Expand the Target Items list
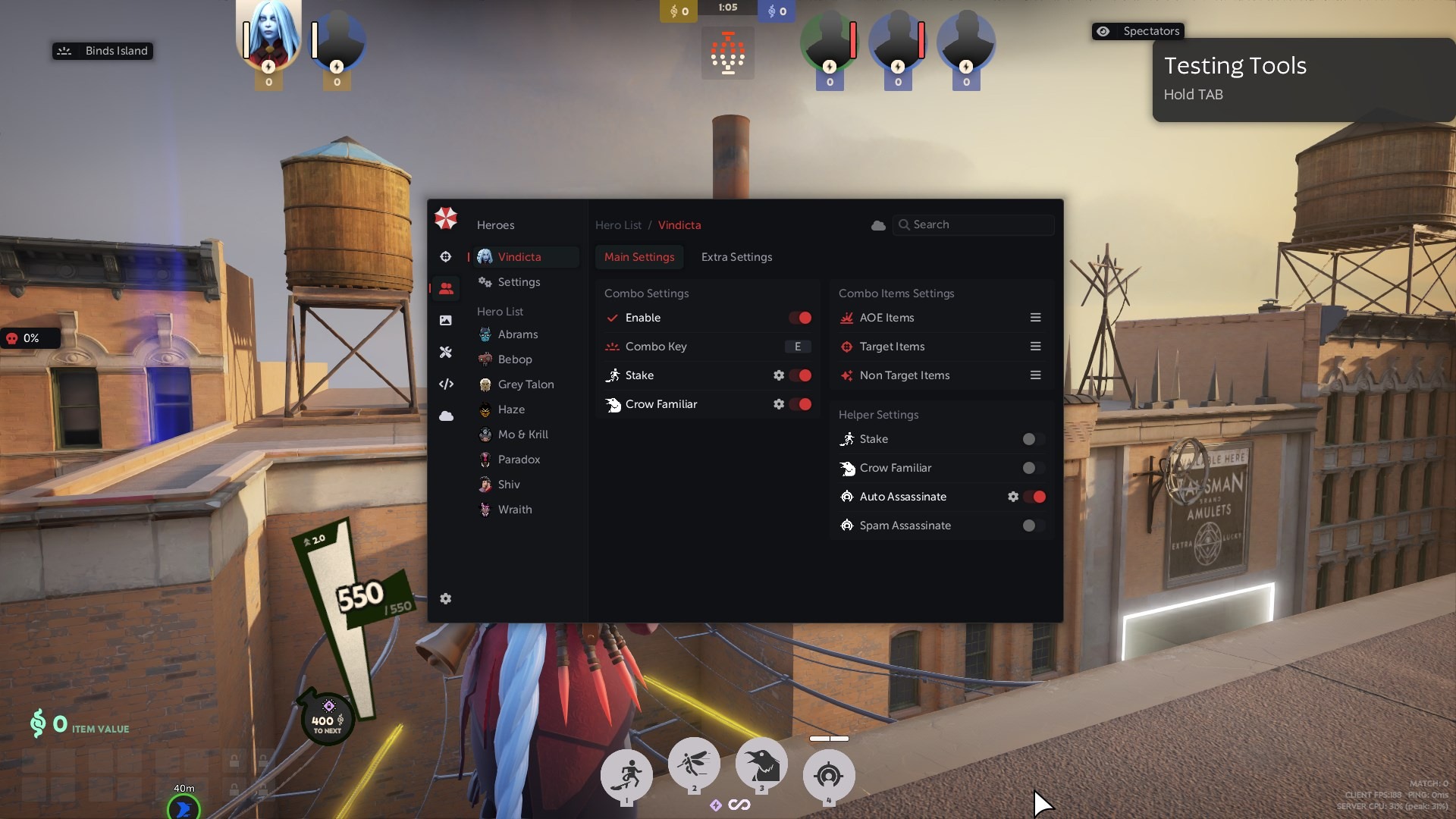 tap(1035, 347)
